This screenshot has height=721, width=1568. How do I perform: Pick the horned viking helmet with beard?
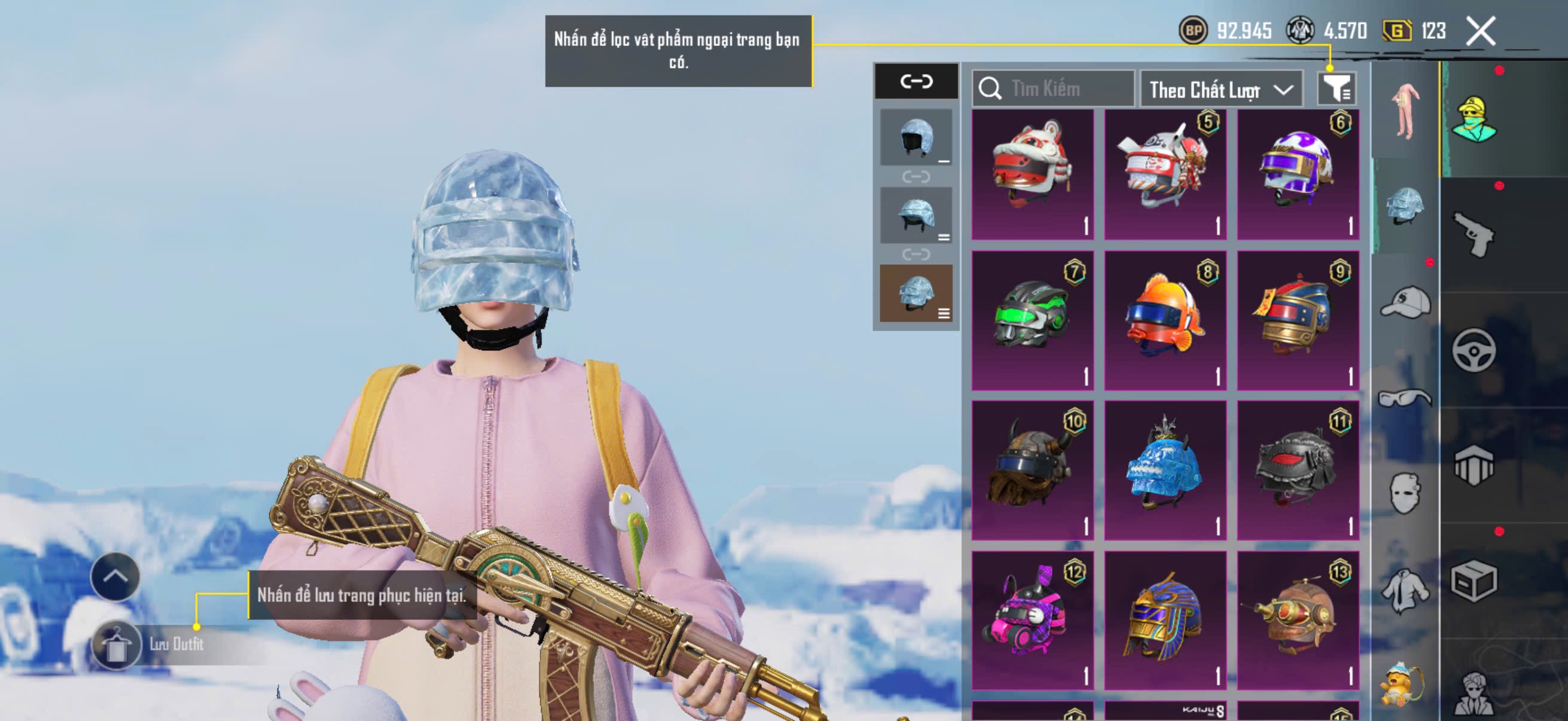tap(1032, 470)
